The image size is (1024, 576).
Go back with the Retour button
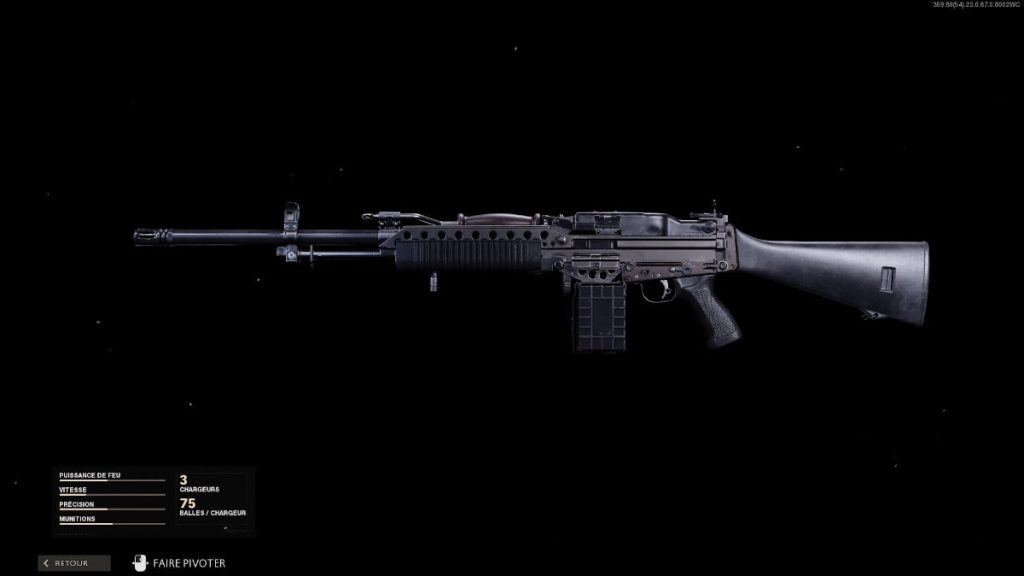pos(74,563)
